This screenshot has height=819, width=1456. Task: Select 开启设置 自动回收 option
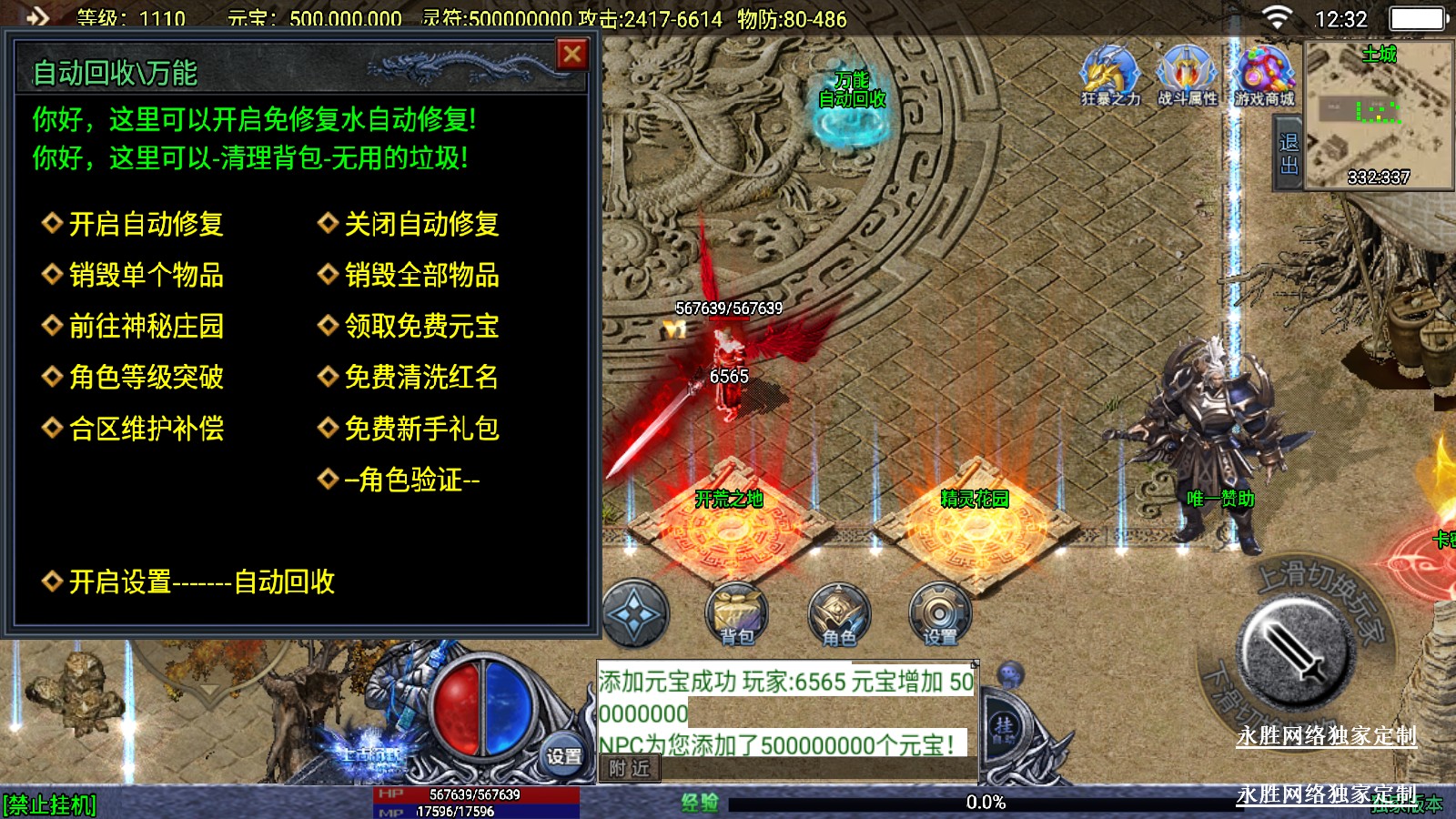201,582
